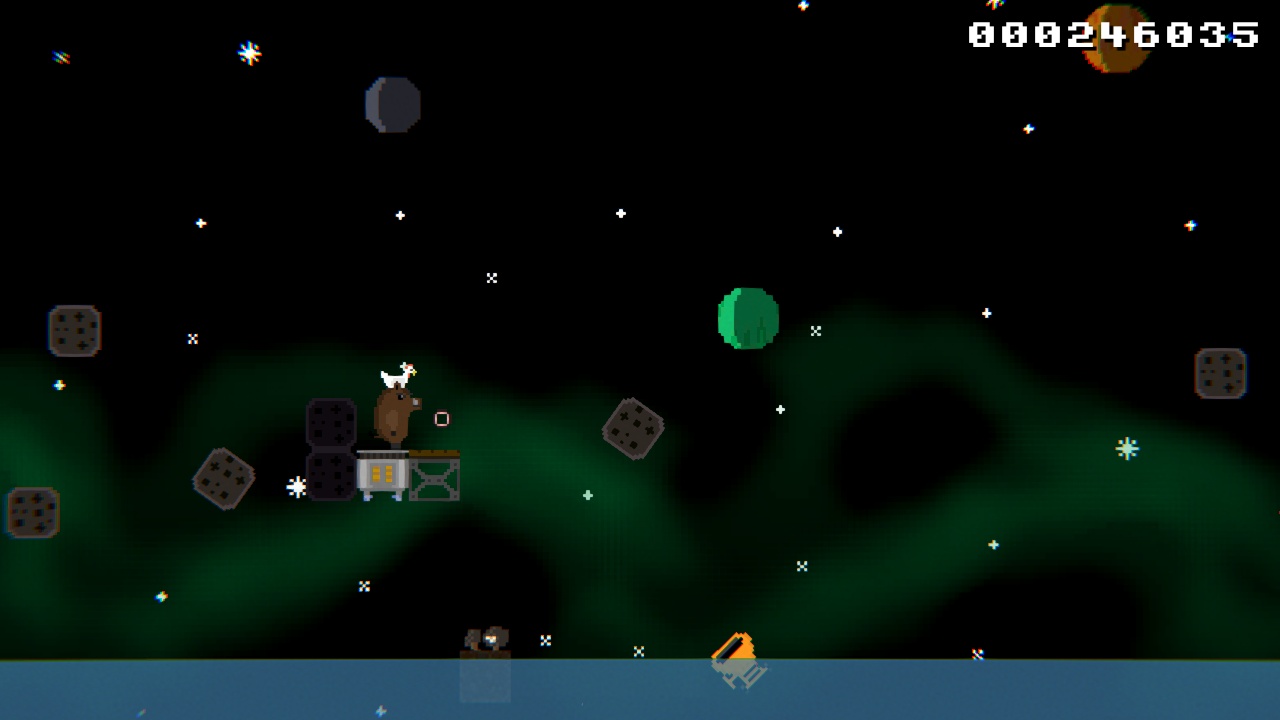Click the bright sparkle burst near the stacked dice

click(x=295, y=485)
